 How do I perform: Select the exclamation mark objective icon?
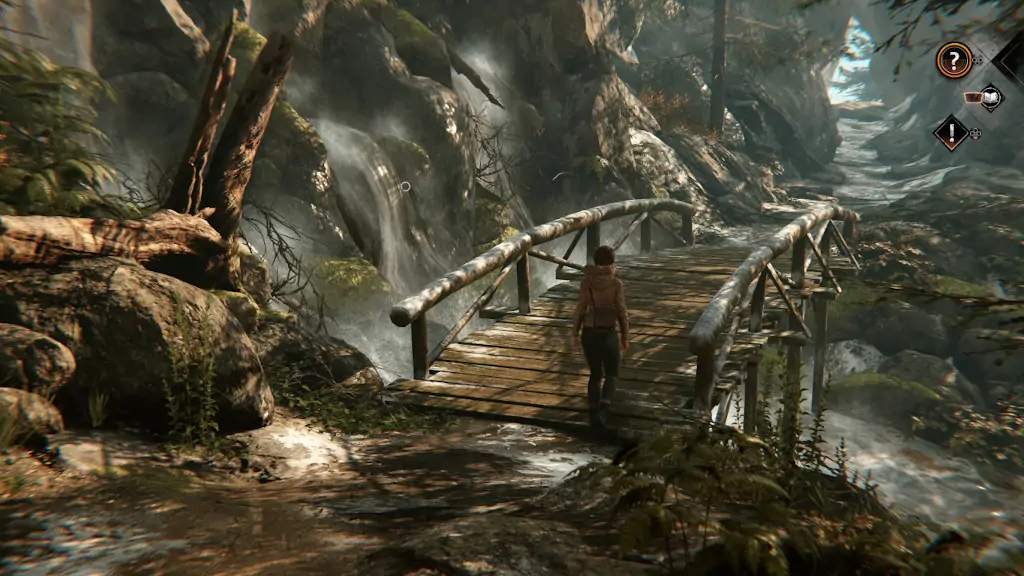click(950, 133)
